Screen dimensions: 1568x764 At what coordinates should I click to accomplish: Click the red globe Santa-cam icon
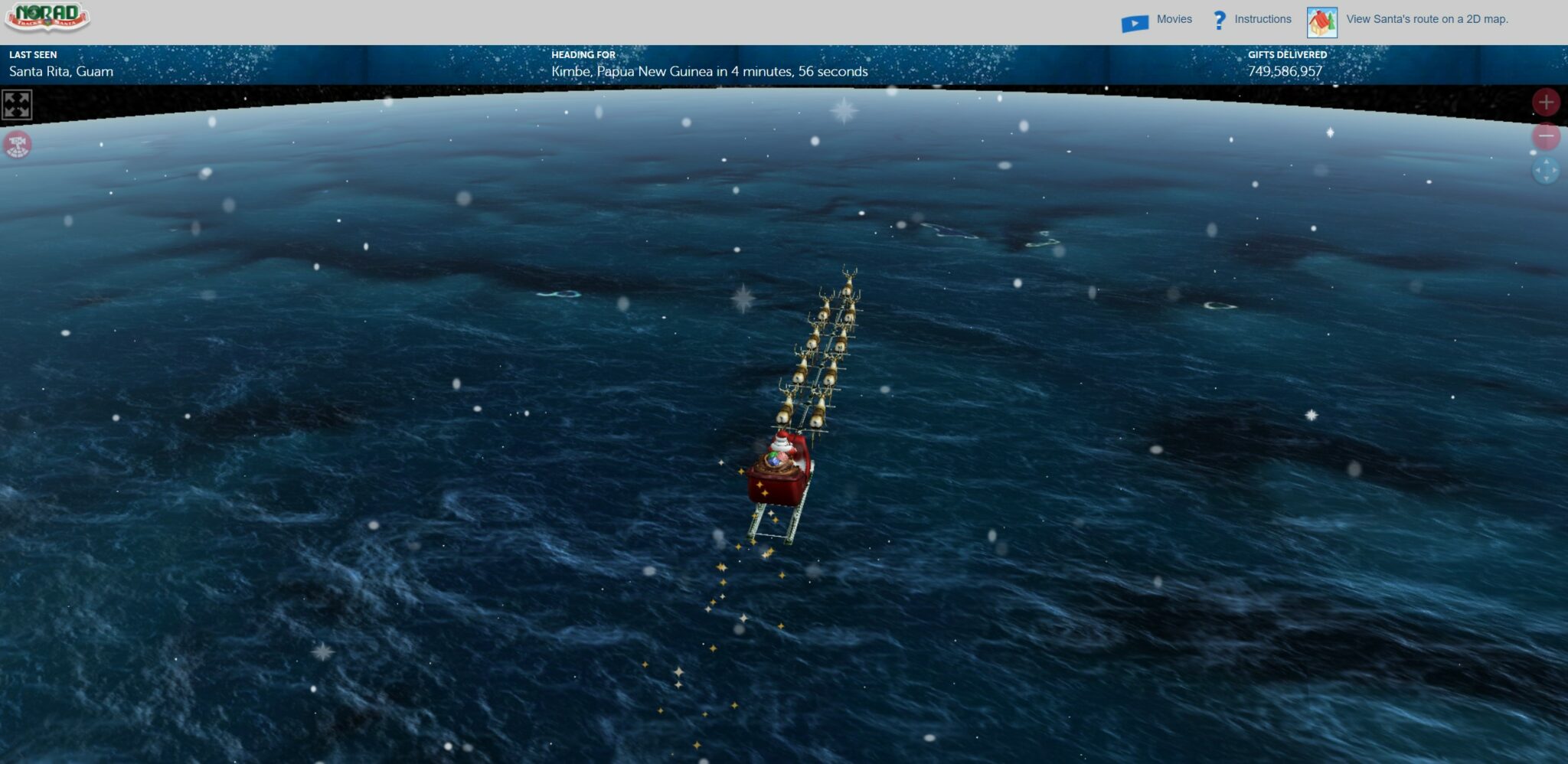pos(18,144)
